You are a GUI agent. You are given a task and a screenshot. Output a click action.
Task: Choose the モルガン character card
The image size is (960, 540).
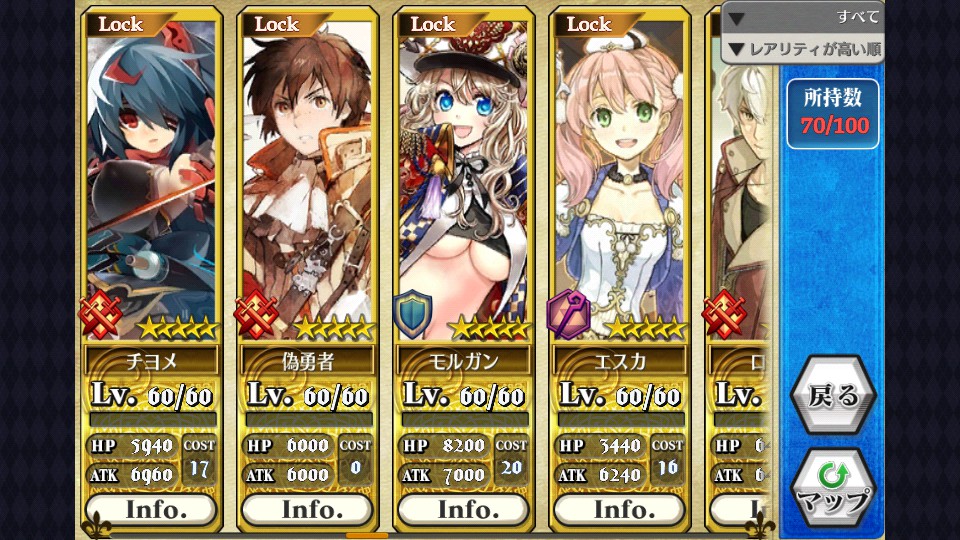click(462, 180)
